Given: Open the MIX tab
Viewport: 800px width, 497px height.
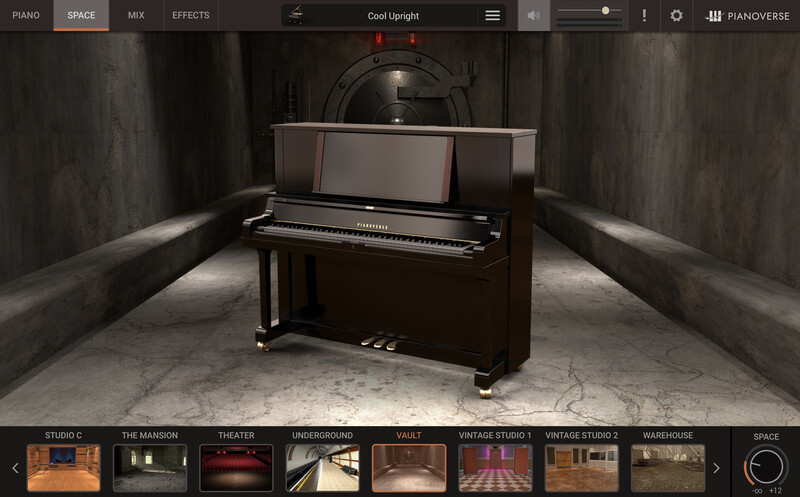Looking at the screenshot, I should click(x=136, y=15).
